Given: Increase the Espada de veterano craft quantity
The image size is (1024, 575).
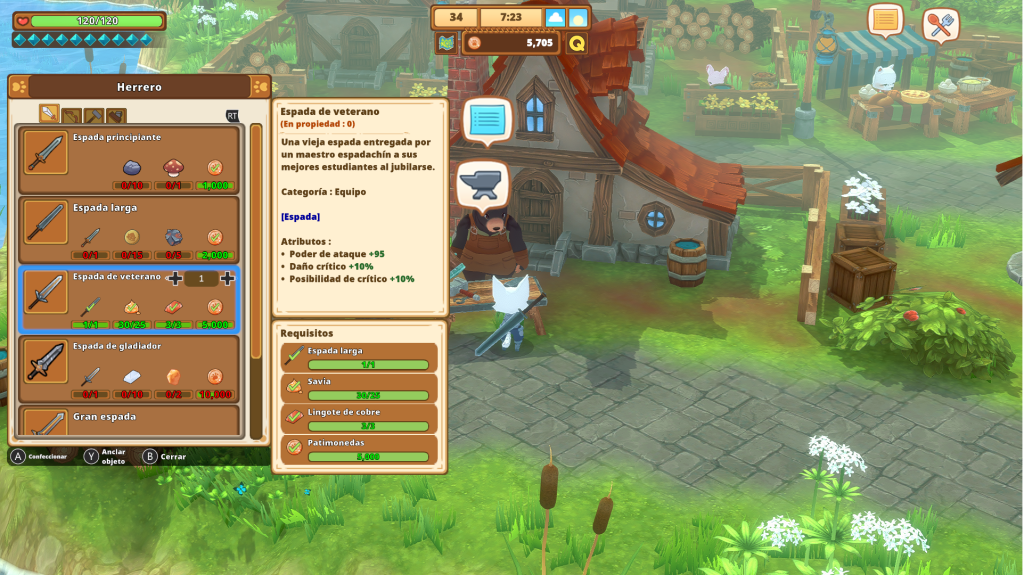Looking at the screenshot, I should (x=227, y=278).
